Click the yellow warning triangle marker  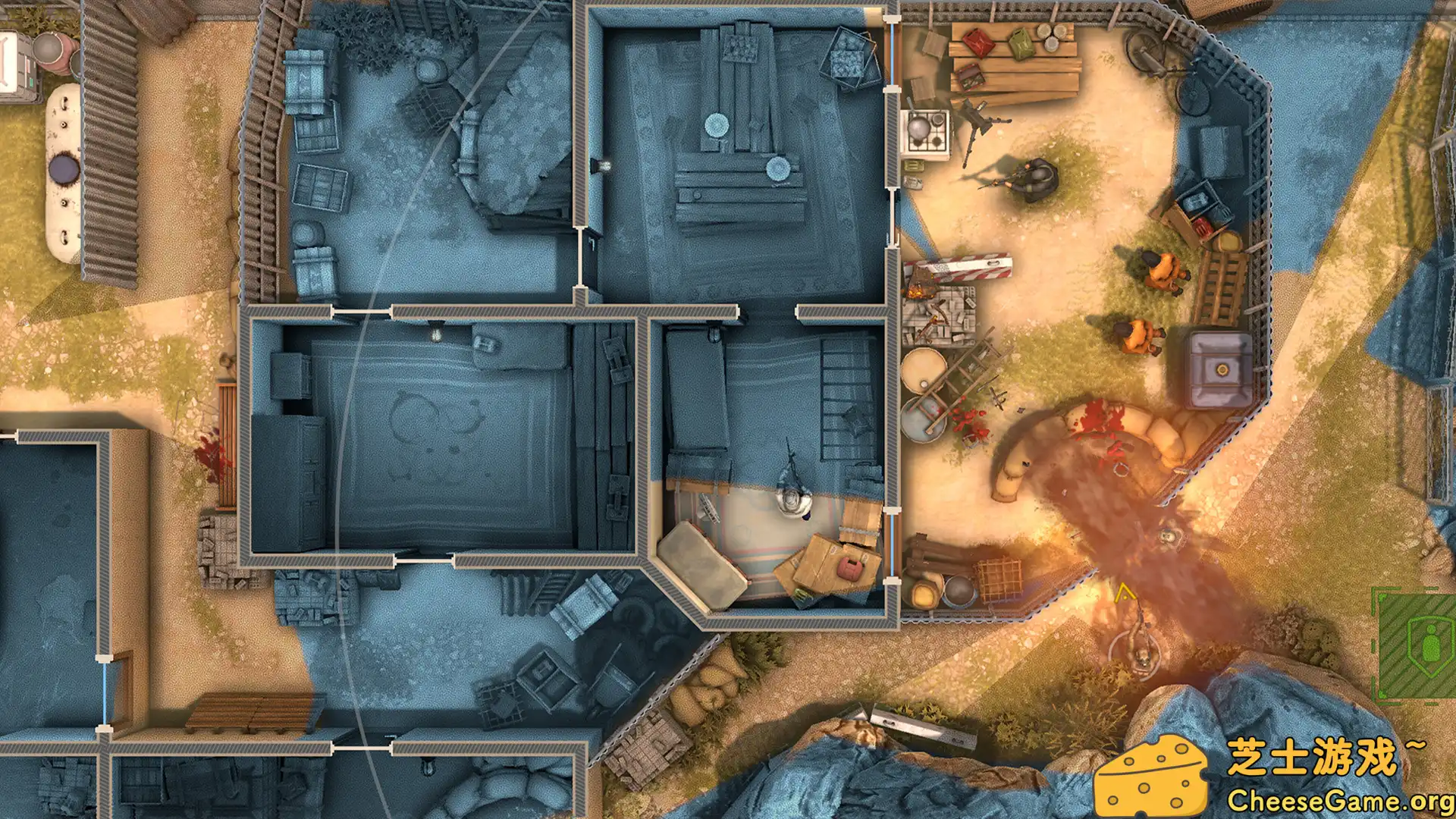click(x=1125, y=594)
